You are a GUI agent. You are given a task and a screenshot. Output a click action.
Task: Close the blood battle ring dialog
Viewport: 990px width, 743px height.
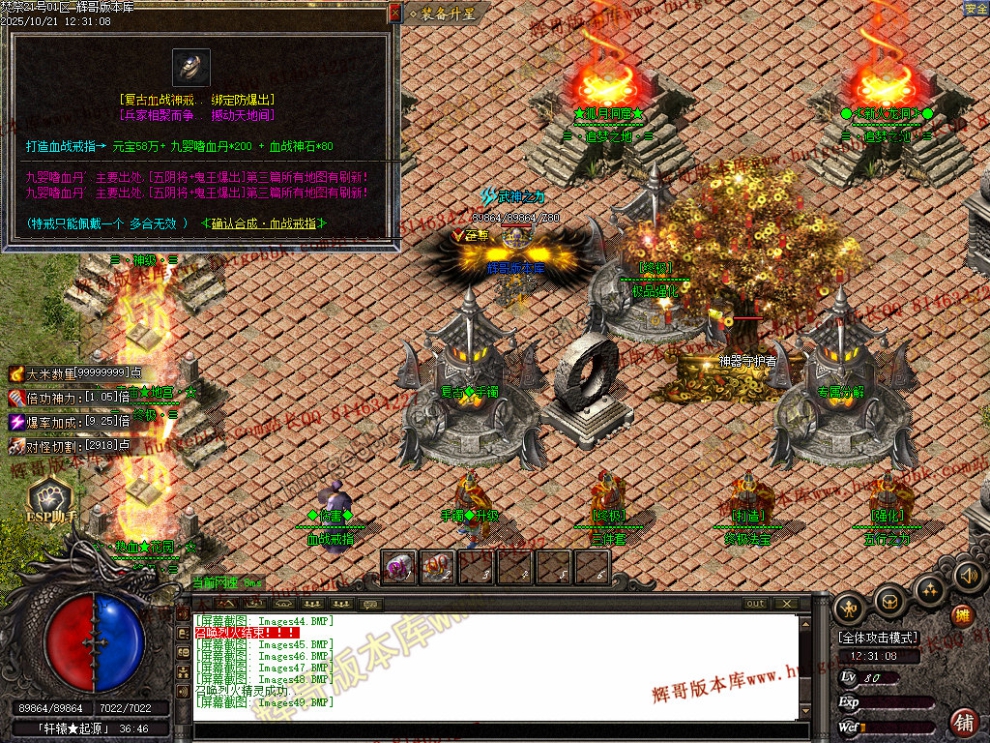point(394,13)
